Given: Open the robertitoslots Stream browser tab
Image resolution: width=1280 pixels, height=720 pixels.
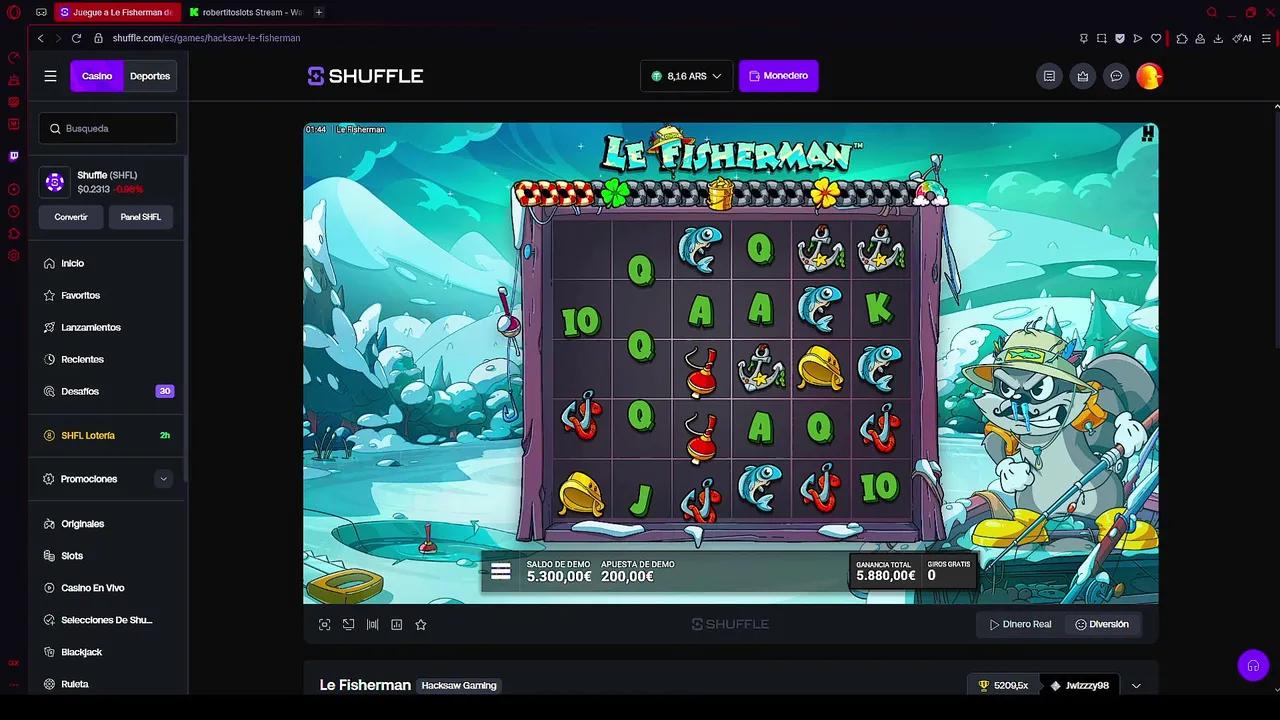Looking at the screenshot, I should [x=248, y=12].
